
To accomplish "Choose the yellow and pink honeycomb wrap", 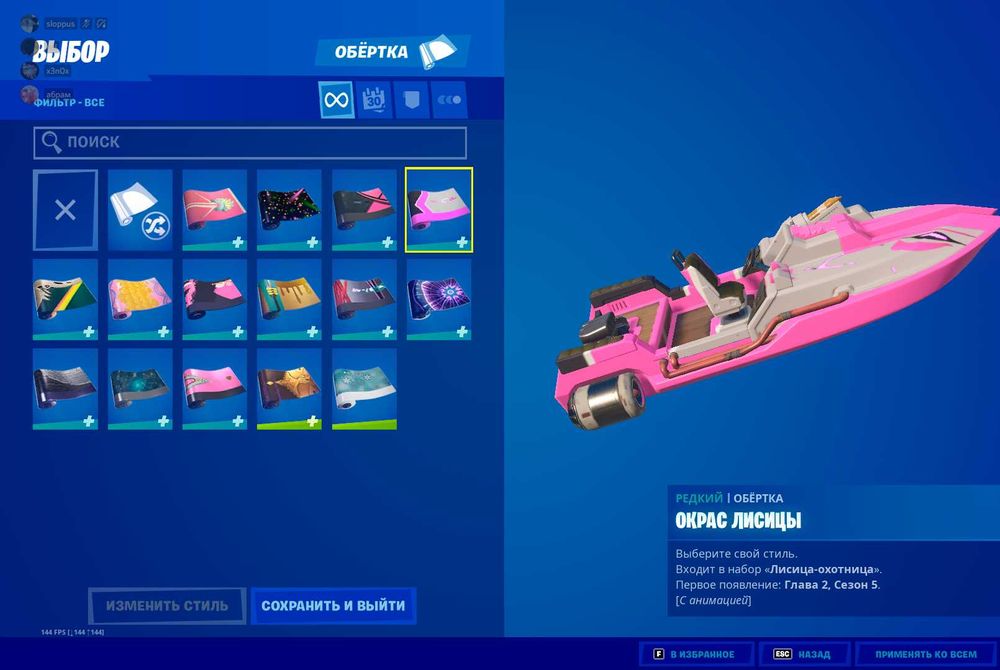I will (140, 299).
